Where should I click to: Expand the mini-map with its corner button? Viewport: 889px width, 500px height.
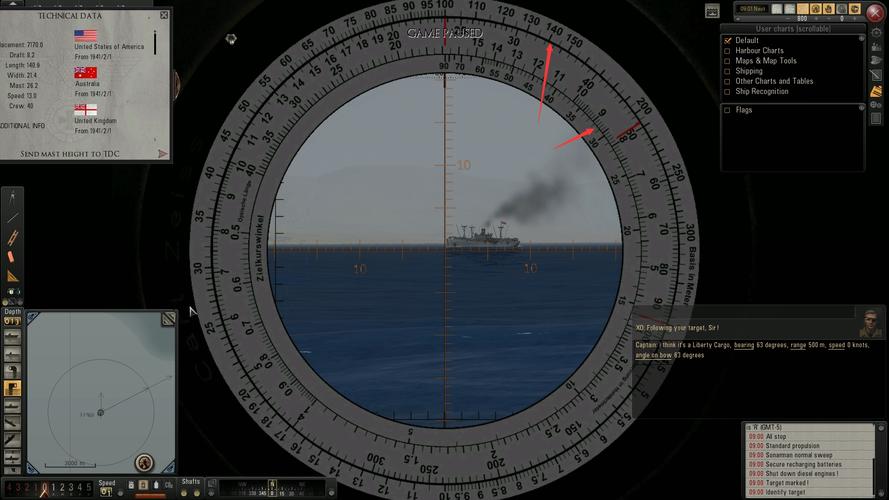168,318
